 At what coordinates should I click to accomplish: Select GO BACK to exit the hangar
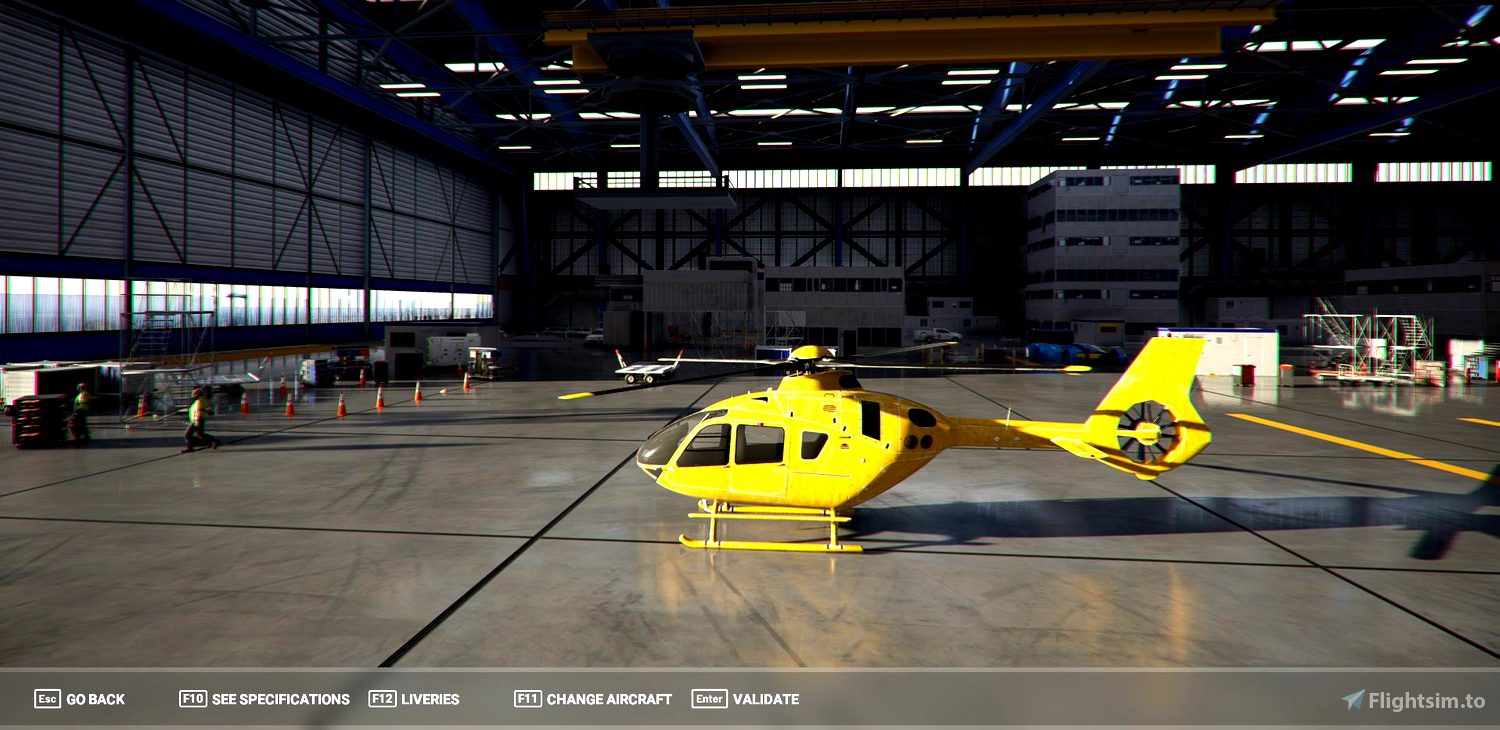pyautogui.click(x=95, y=699)
